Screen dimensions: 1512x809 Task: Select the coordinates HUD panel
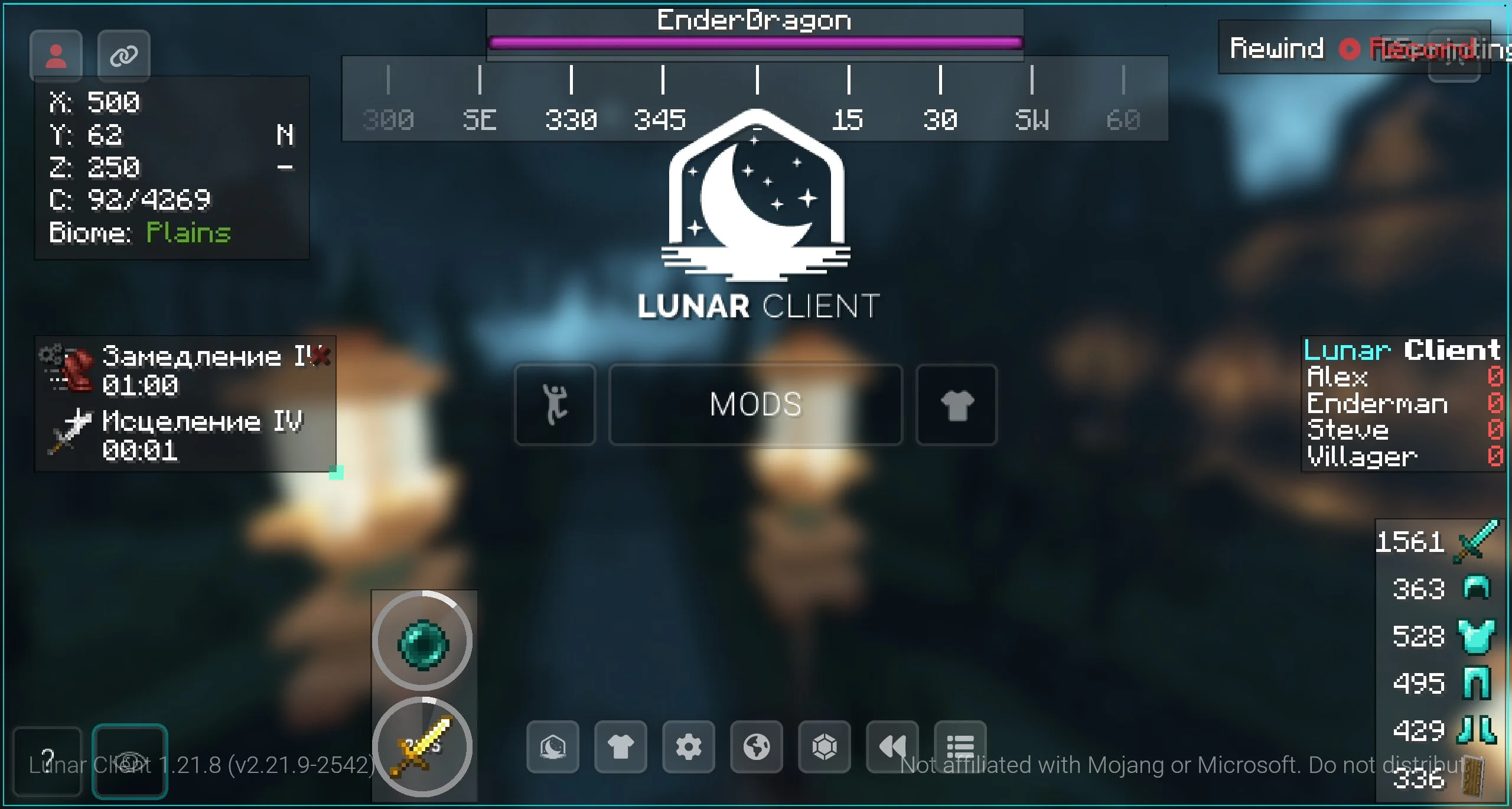pos(171,168)
